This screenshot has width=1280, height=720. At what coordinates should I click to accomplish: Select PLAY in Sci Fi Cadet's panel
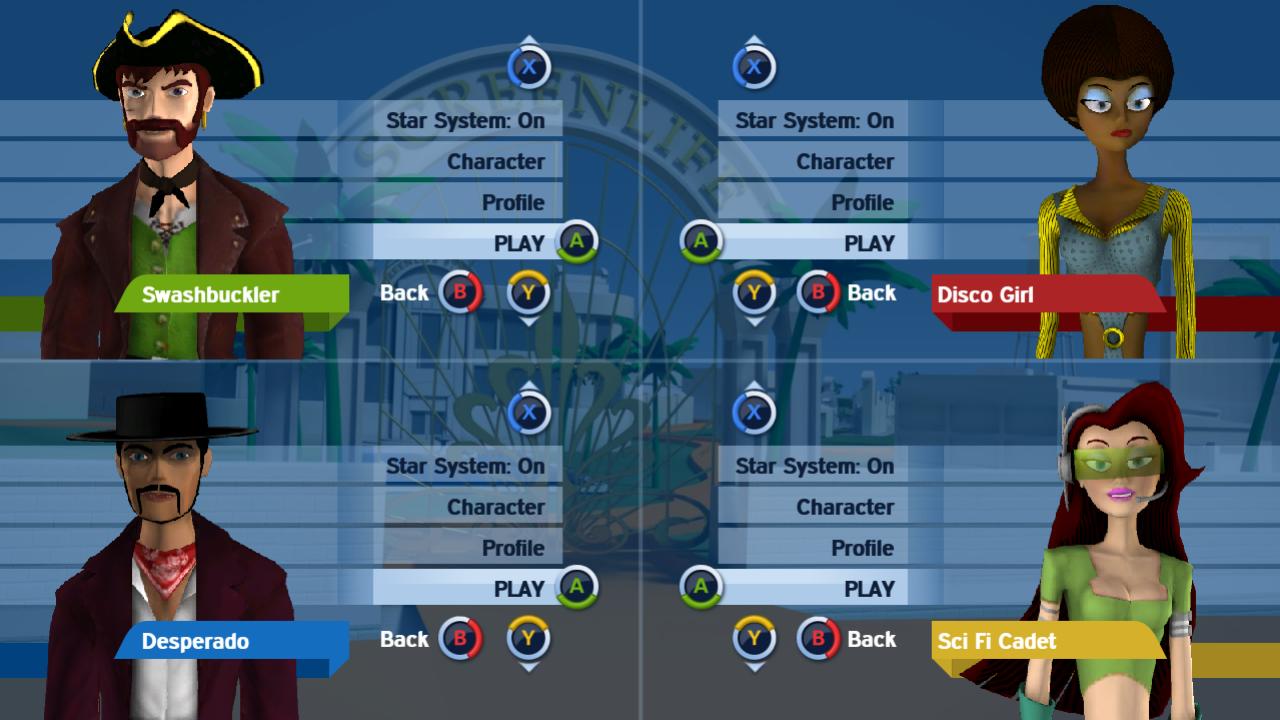pyautogui.click(x=868, y=589)
